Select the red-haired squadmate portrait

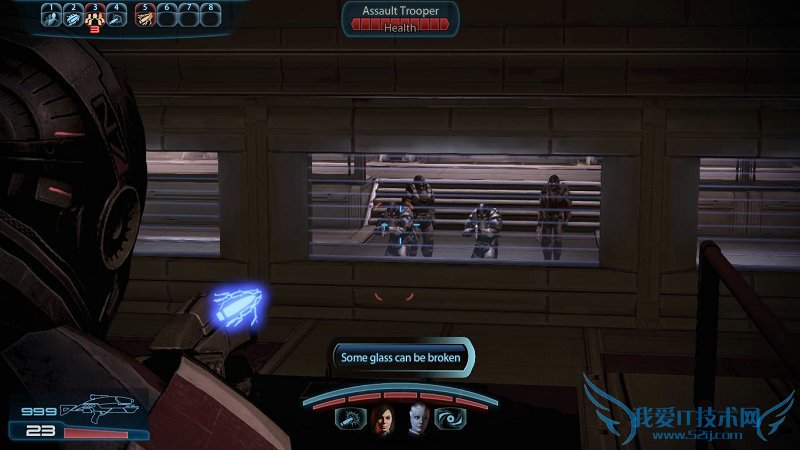click(383, 421)
